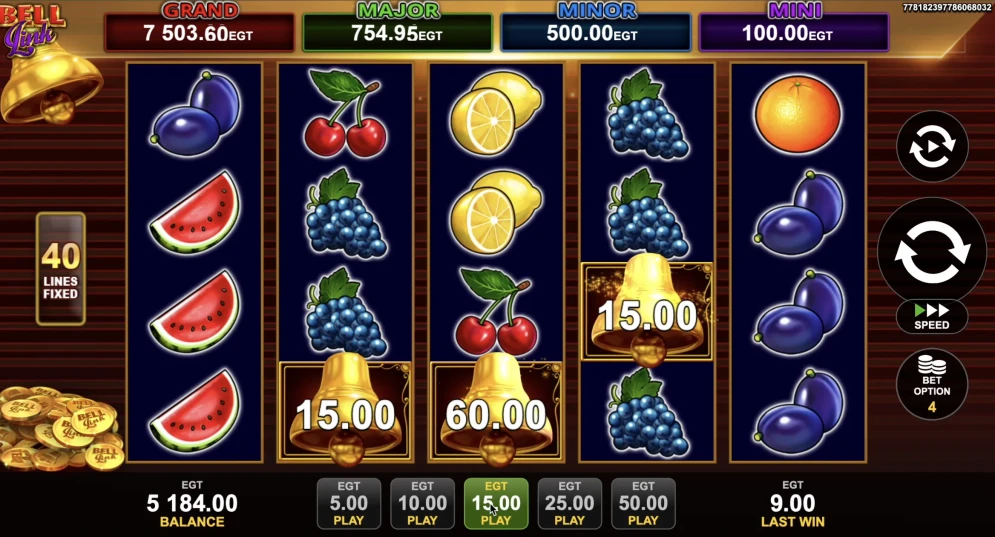Show the Mini jackpot panel

point(792,30)
